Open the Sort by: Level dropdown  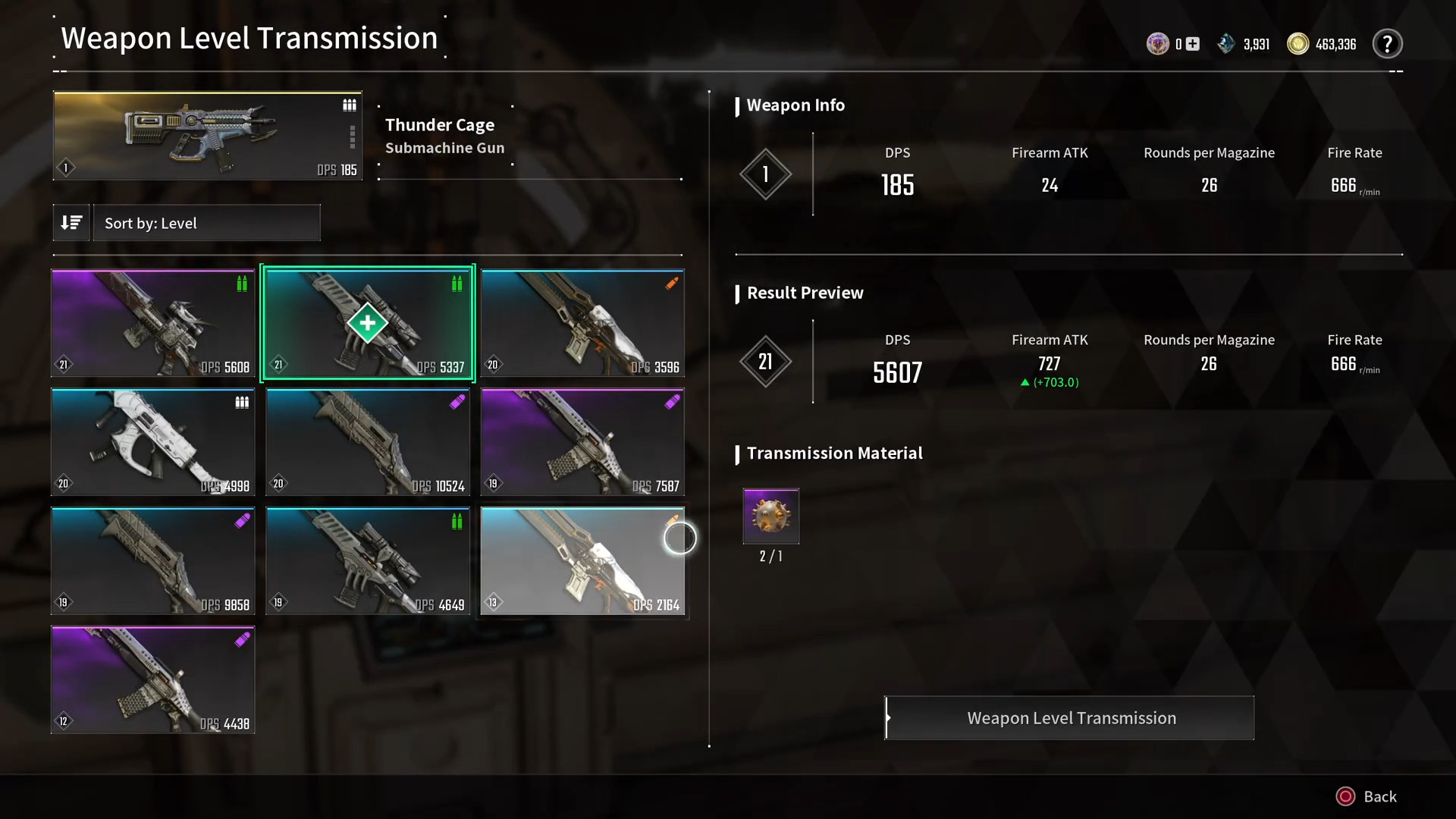(206, 223)
